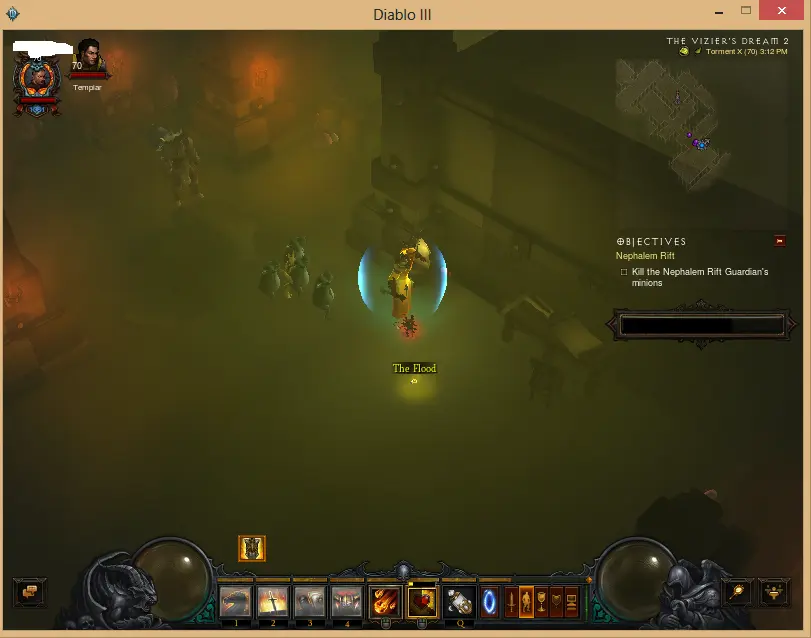
Task: Select the fiery left-mouse skill icon
Action: pos(385,601)
